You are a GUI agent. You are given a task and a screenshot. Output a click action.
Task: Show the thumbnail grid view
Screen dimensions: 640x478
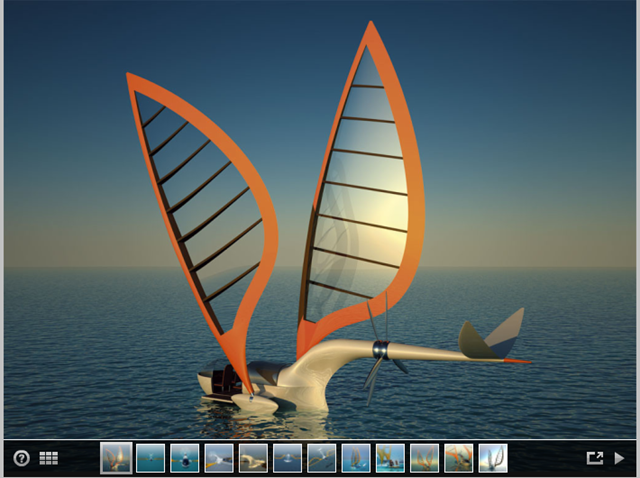pos(49,458)
